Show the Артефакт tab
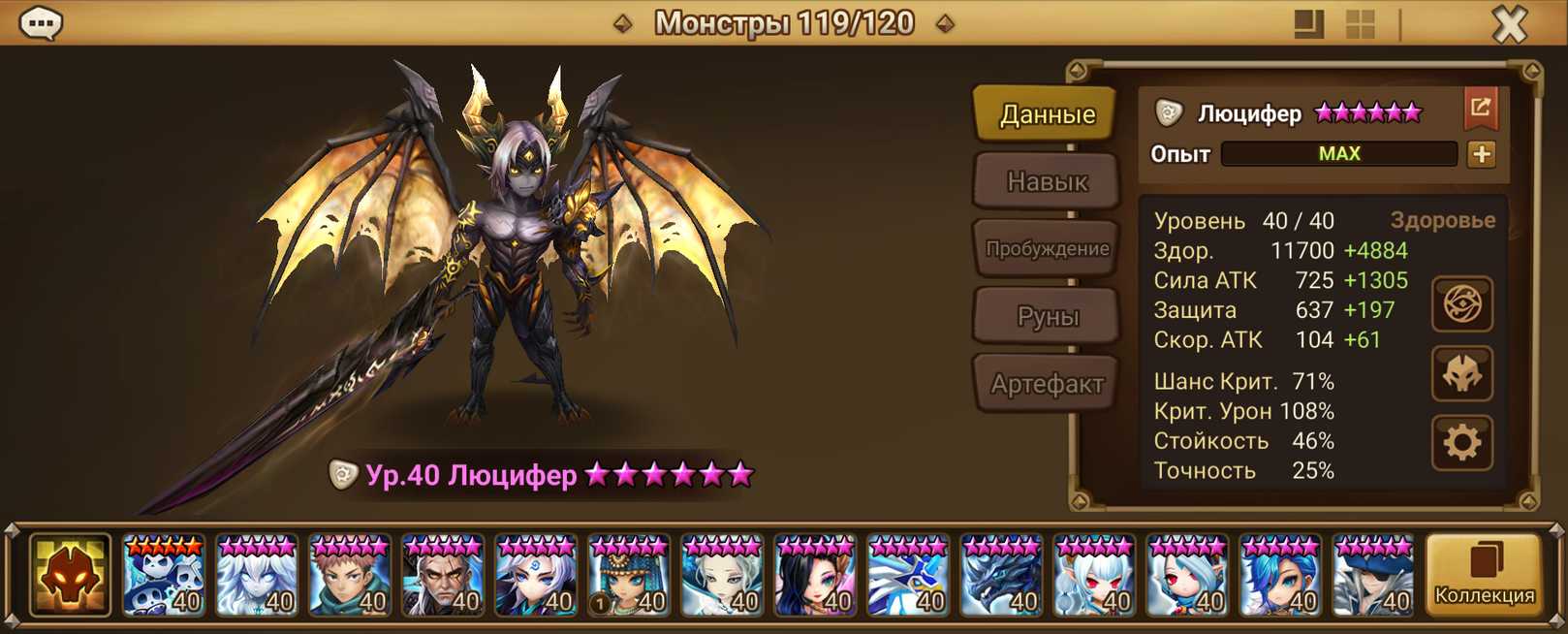 click(x=1047, y=384)
